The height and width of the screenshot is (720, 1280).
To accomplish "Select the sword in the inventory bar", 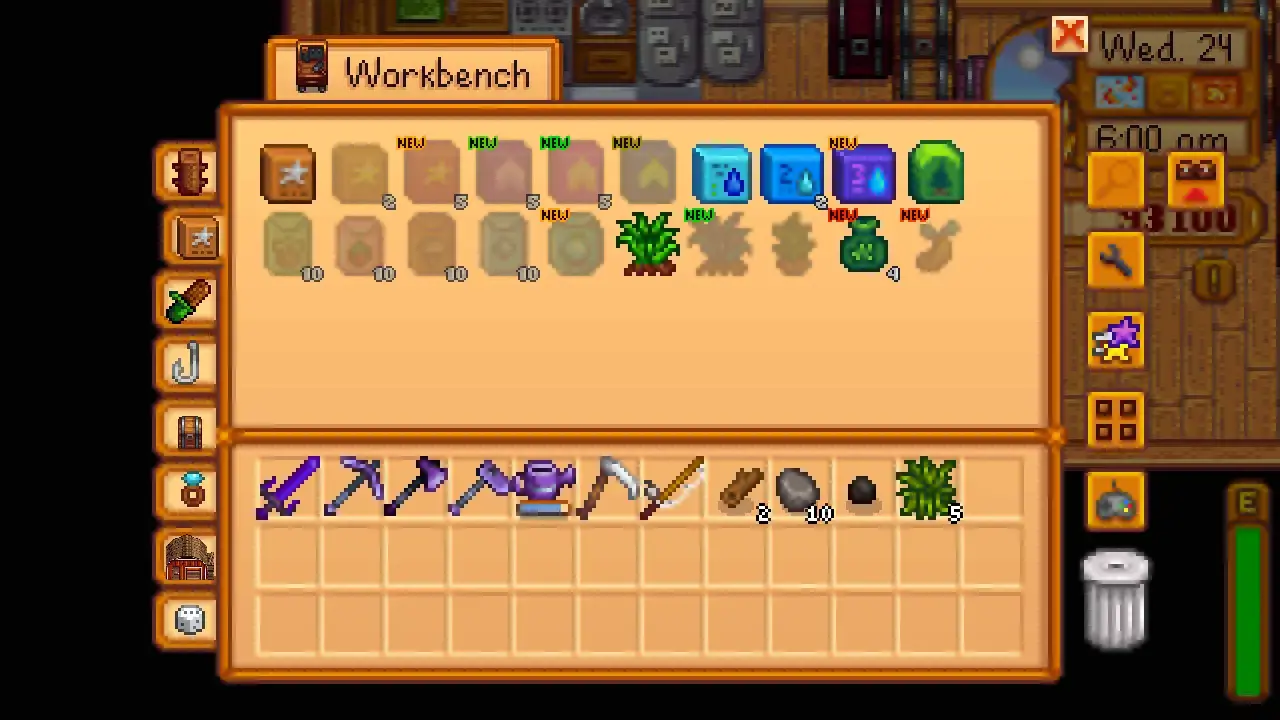I will pyautogui.click(x=290, y=487).
